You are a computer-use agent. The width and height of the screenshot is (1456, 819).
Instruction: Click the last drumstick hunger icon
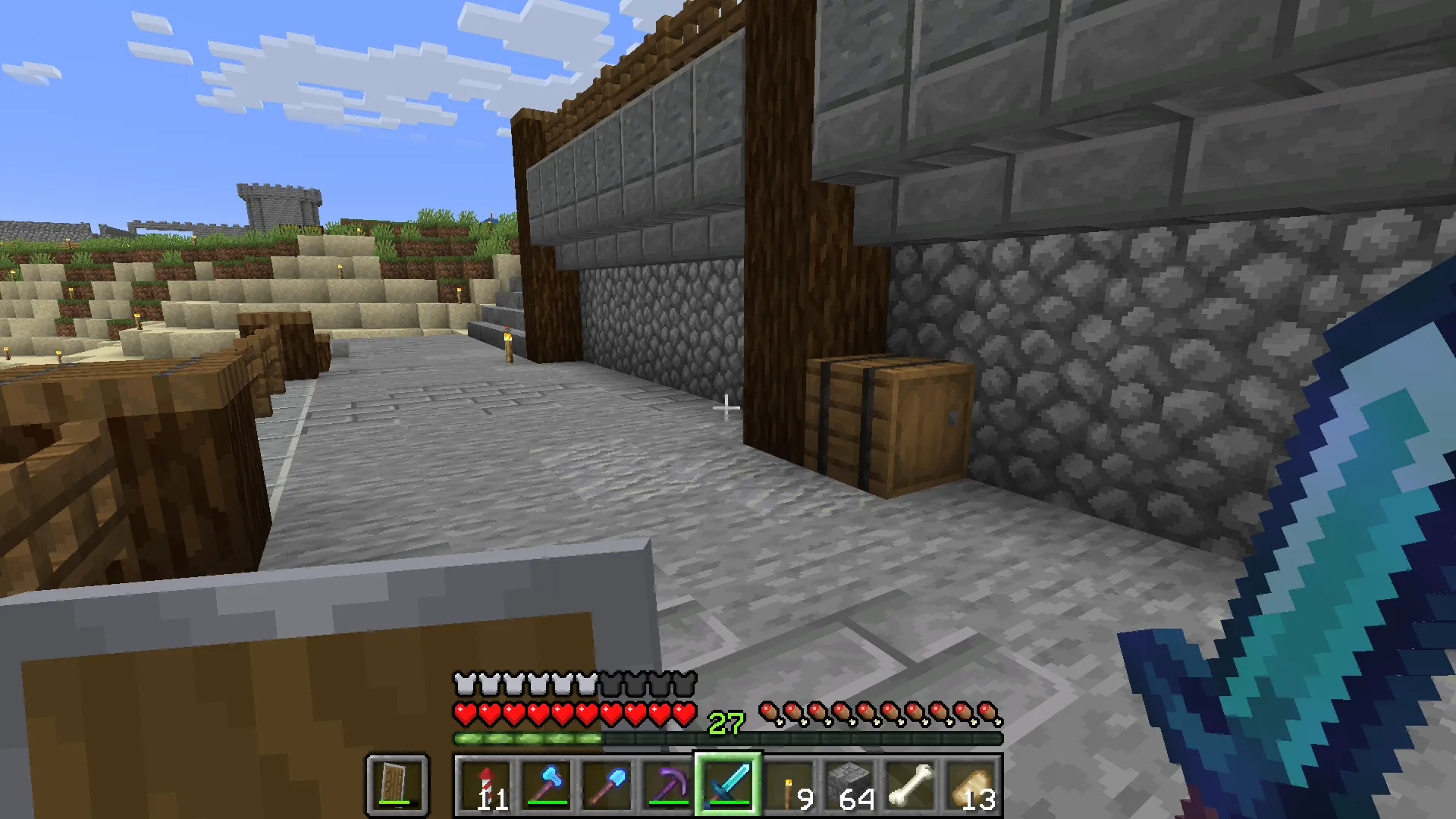point(990,711)
